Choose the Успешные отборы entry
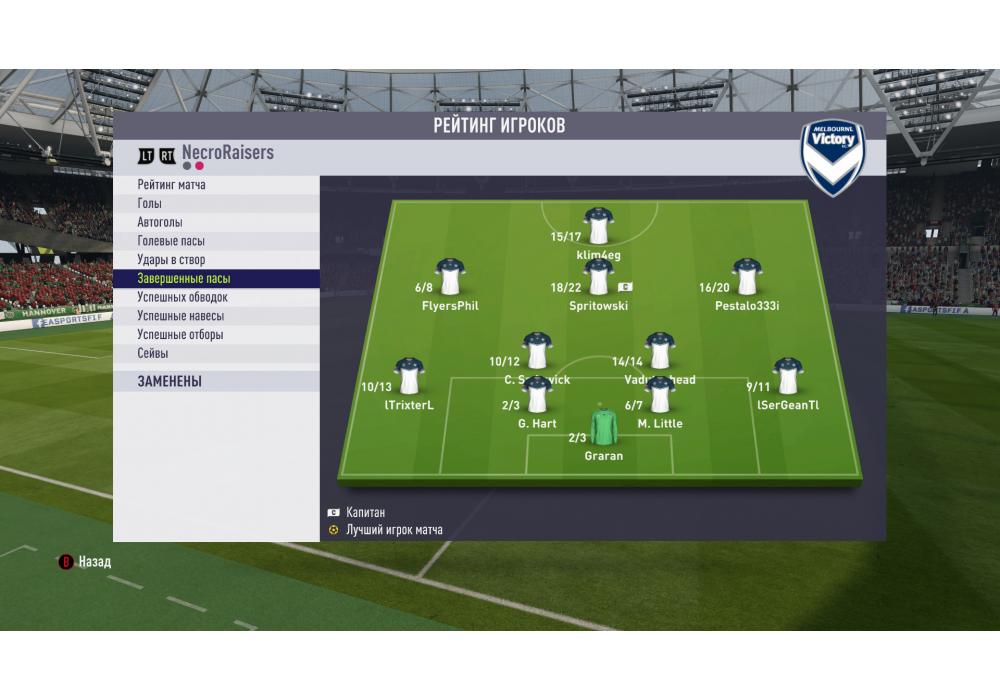The image size is (1000, 700). coord(181,335)
